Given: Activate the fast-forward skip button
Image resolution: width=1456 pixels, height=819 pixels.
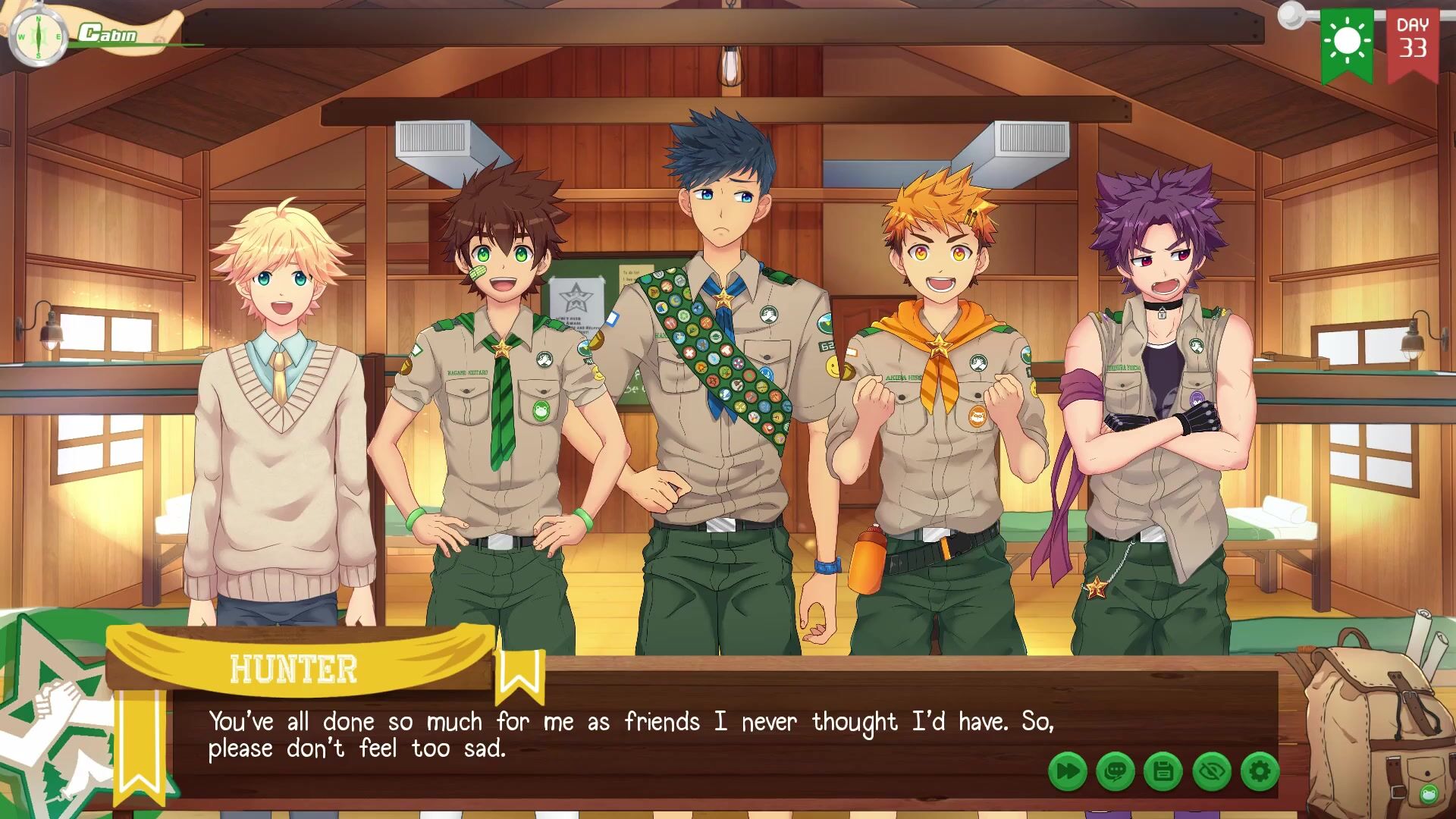Looking at the screenshot, I should (x=1067, y=772).
